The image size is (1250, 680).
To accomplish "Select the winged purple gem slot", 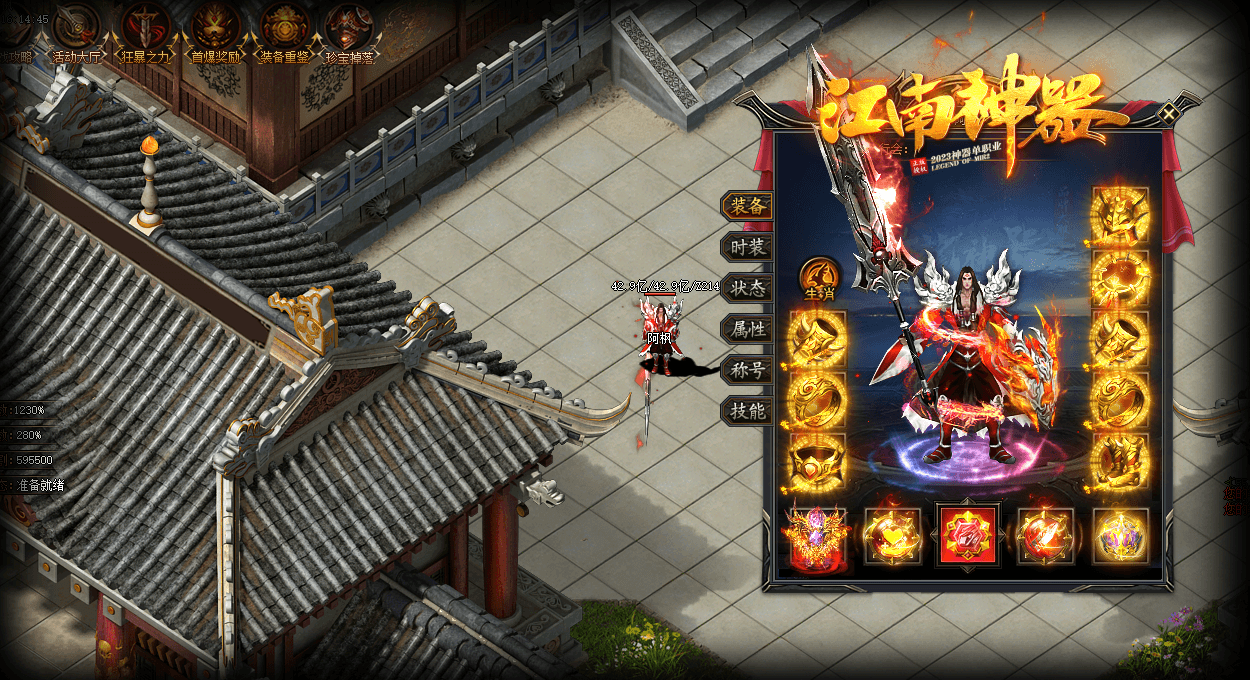I will (818, 537).
